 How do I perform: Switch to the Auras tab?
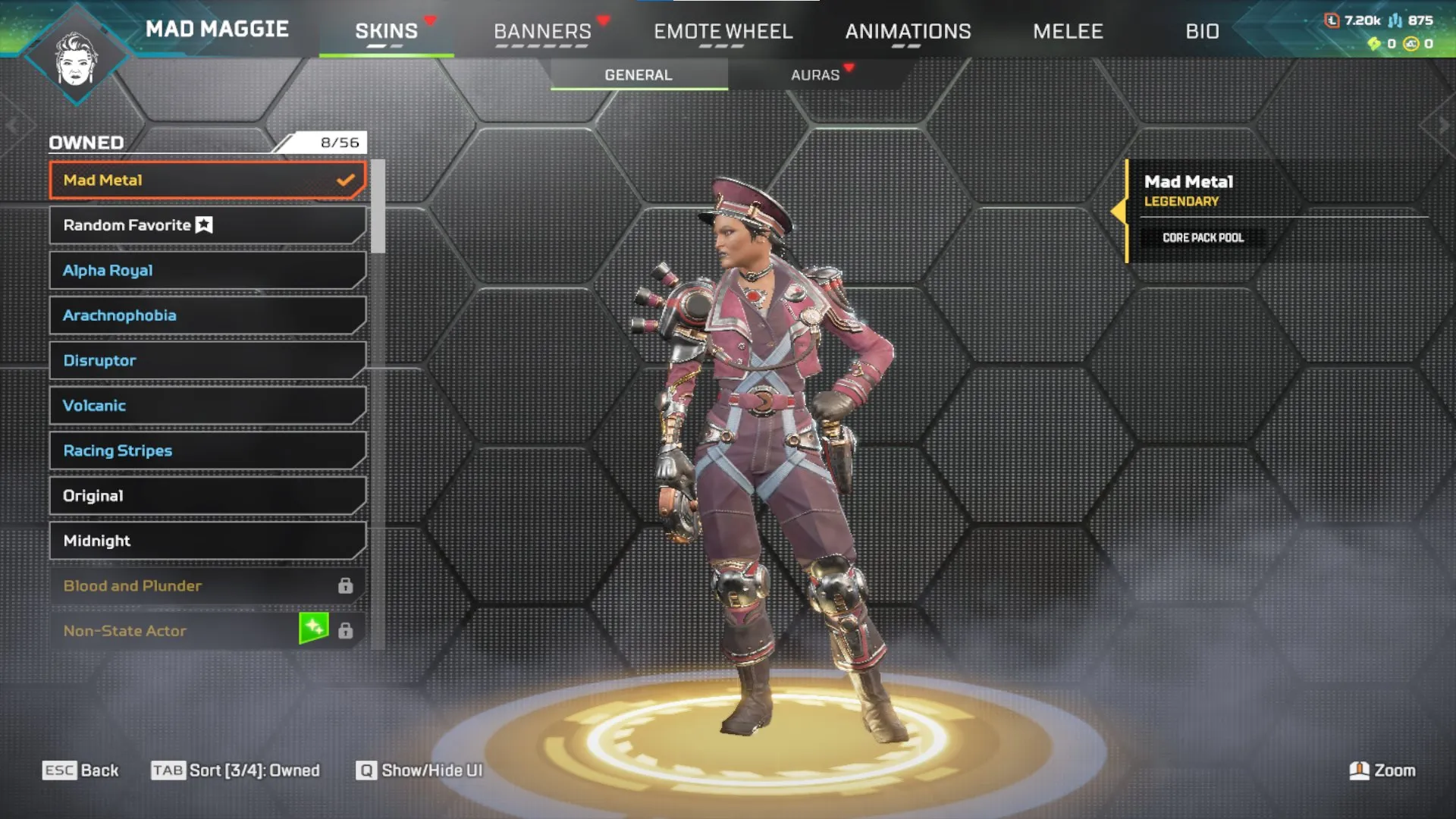(814, 74)
